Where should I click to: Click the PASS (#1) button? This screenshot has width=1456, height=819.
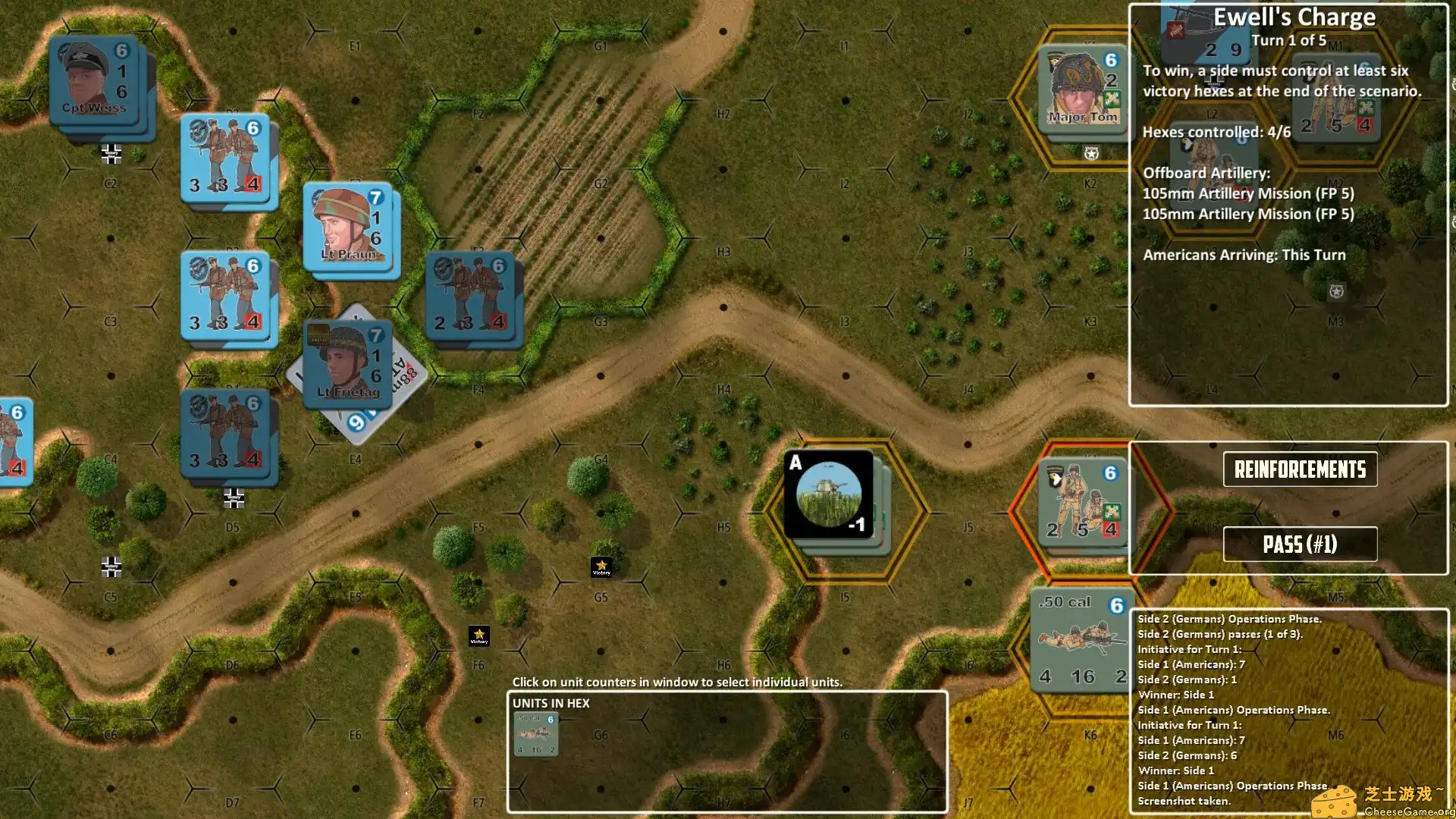1301,544
